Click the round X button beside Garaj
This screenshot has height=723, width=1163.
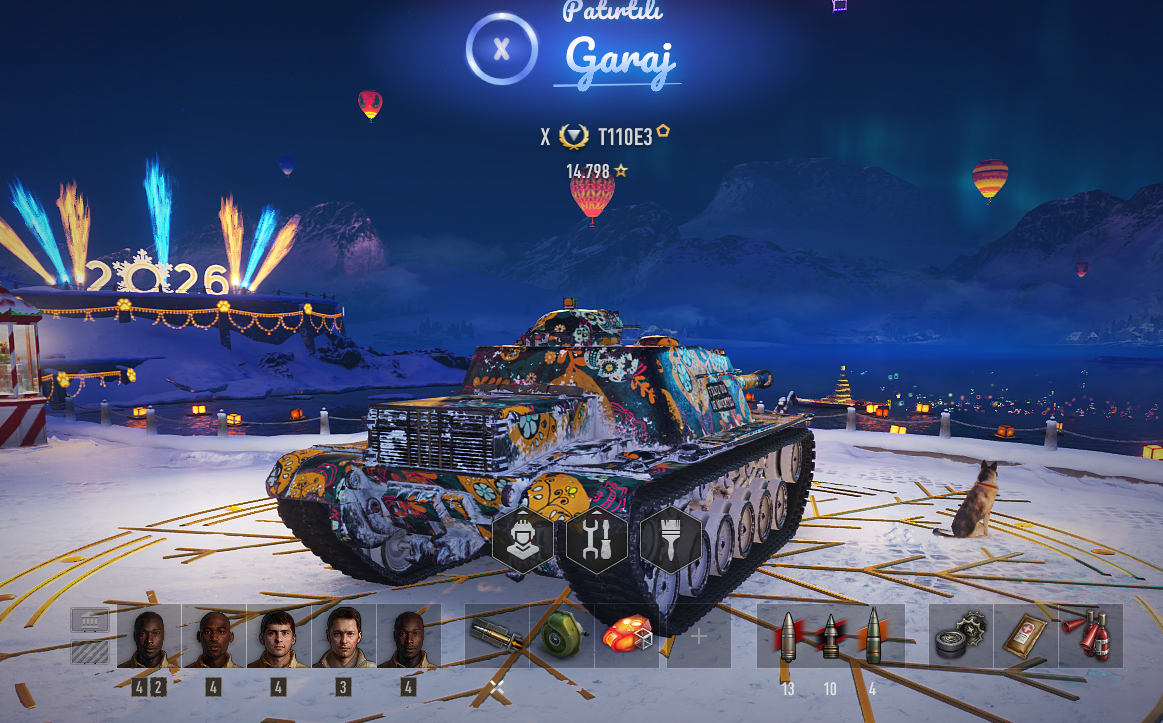[502, 48]
